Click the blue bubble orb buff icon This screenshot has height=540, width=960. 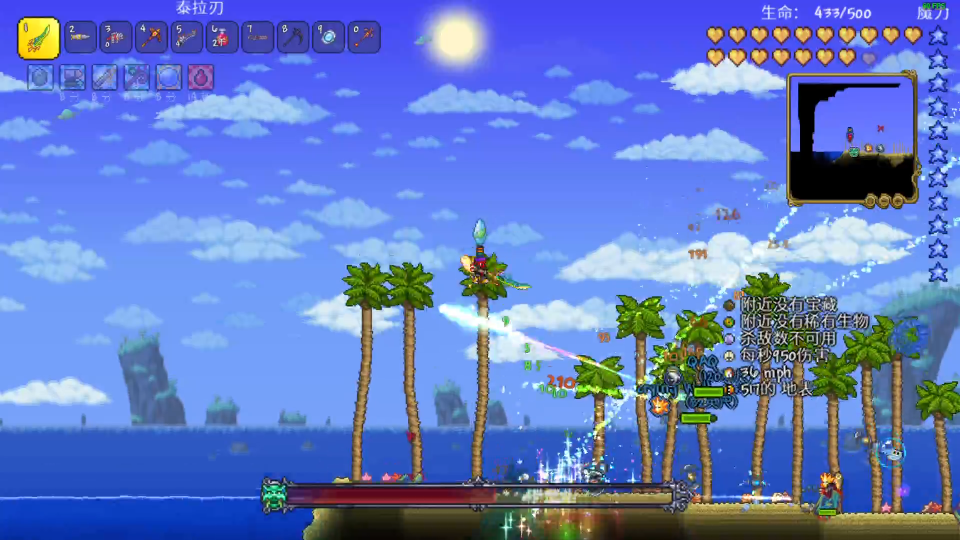click(x=169, y=77)
